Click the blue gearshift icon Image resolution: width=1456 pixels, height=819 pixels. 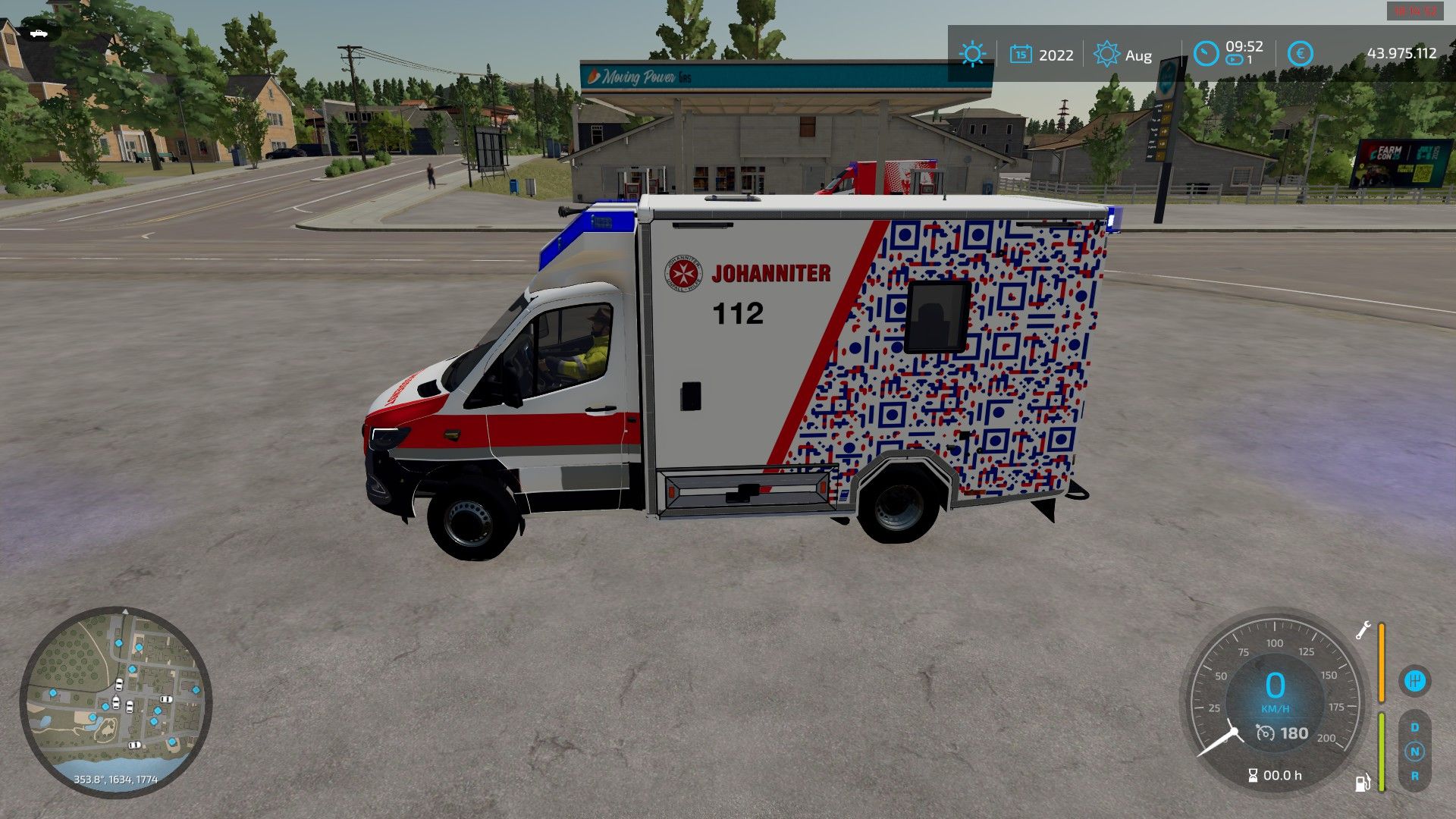tap(1414, 680)
